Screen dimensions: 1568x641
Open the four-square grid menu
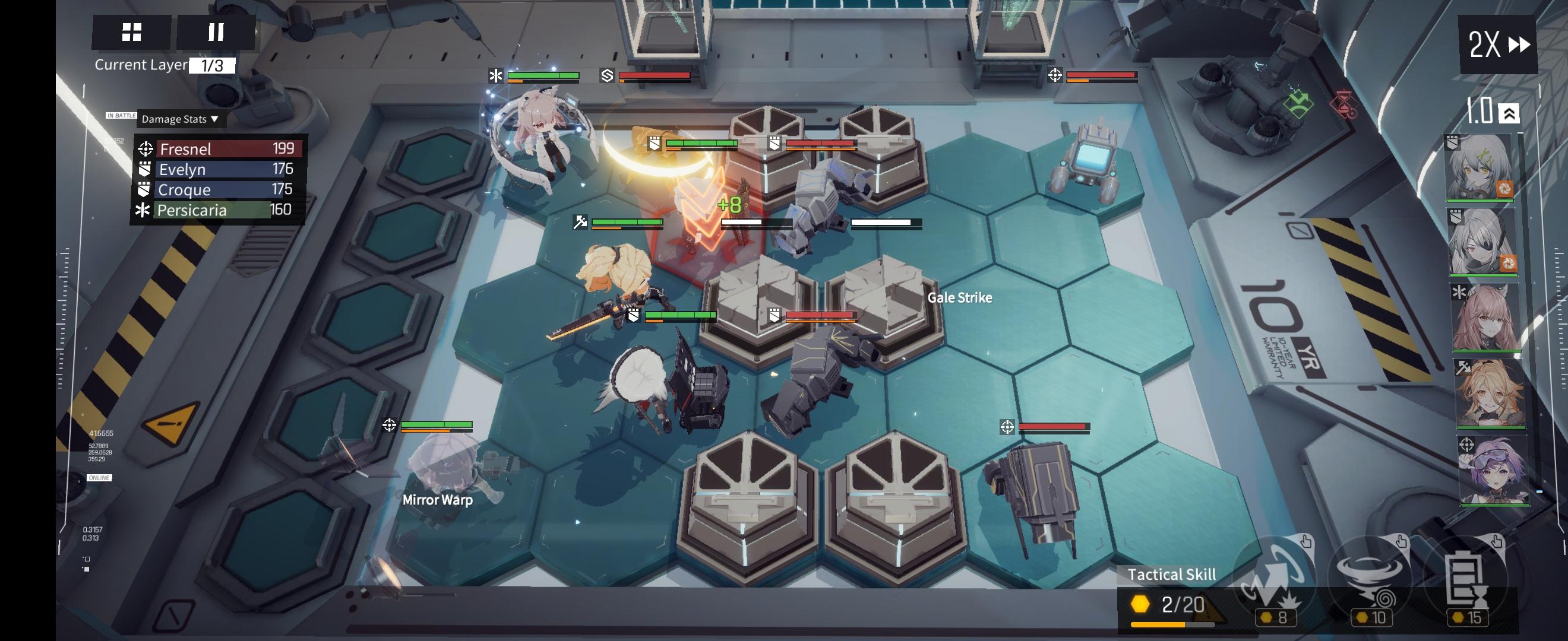coord(131,32)
